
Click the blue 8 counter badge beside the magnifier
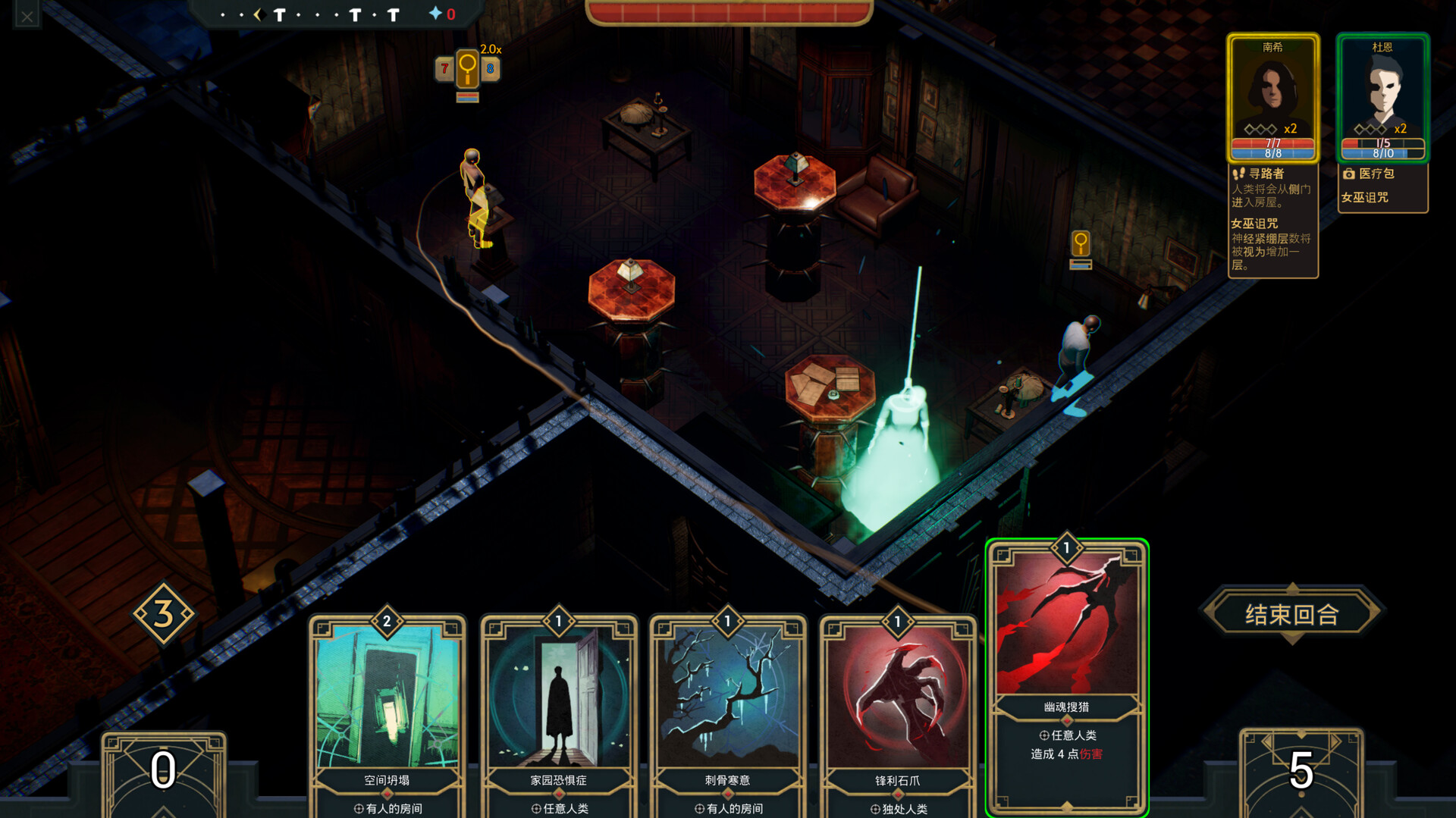point(490,69)
